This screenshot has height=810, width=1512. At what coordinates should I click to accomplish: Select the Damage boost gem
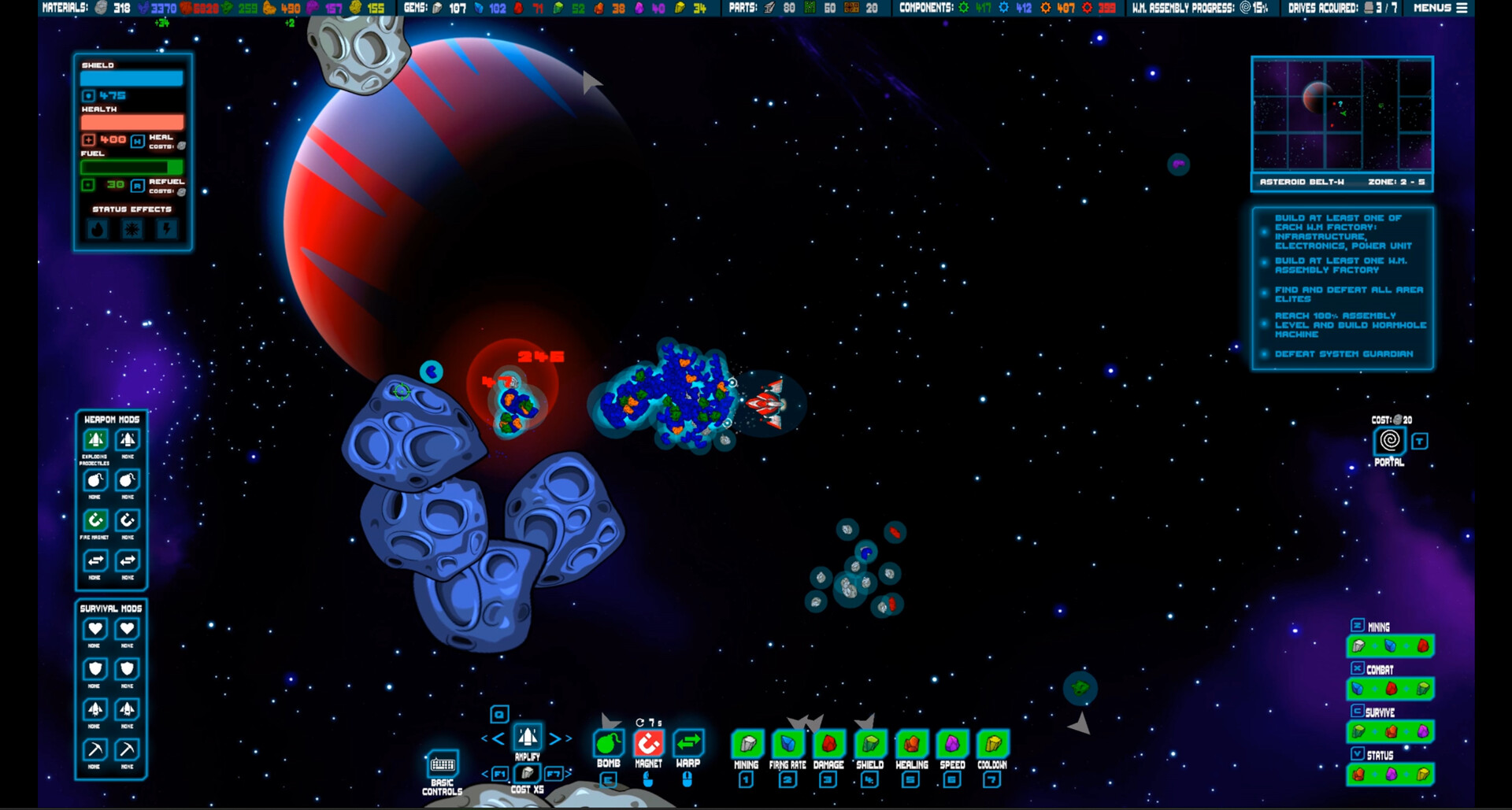[x=829, y=742]
